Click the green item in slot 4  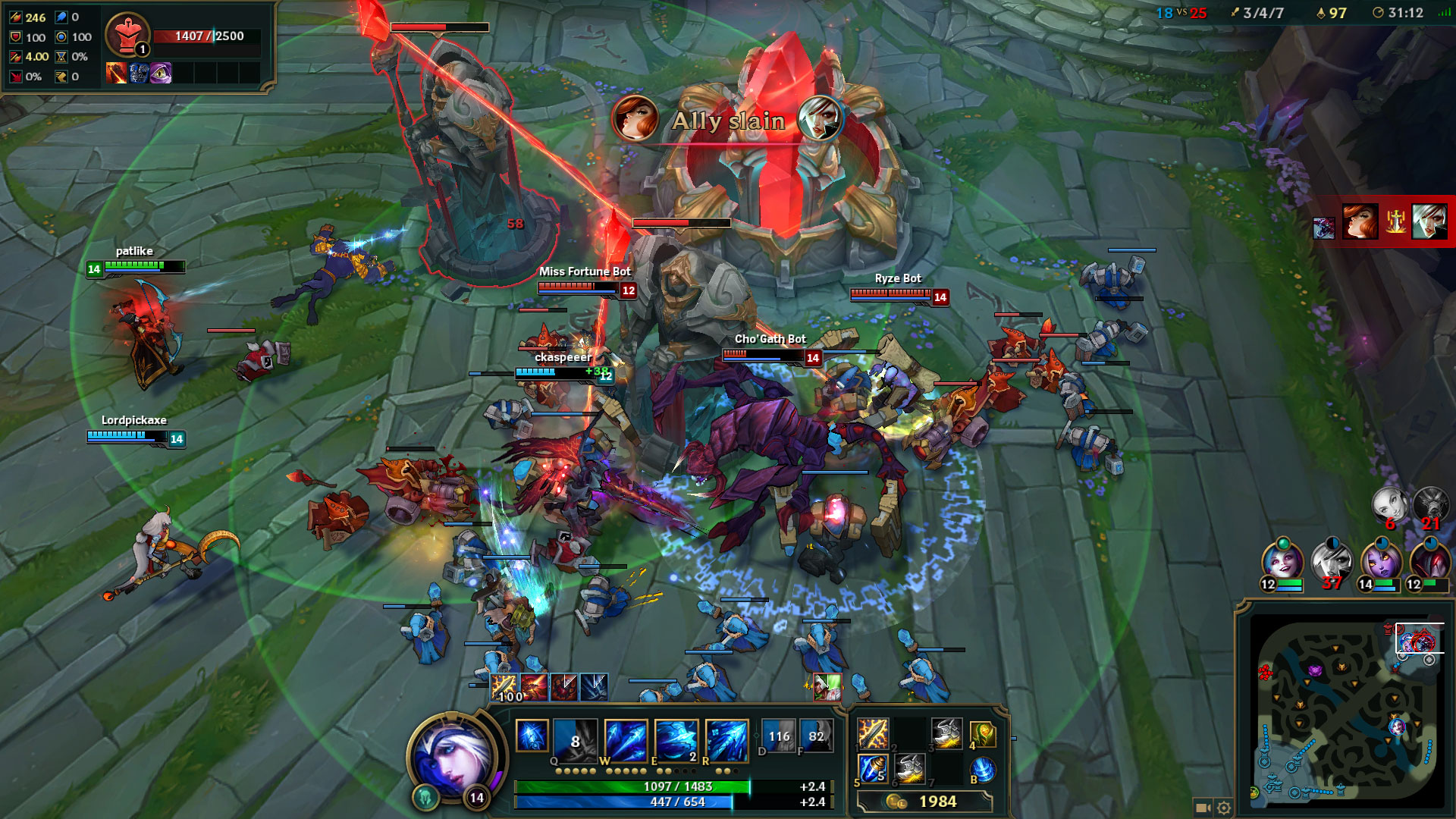(x=981, y=733)
